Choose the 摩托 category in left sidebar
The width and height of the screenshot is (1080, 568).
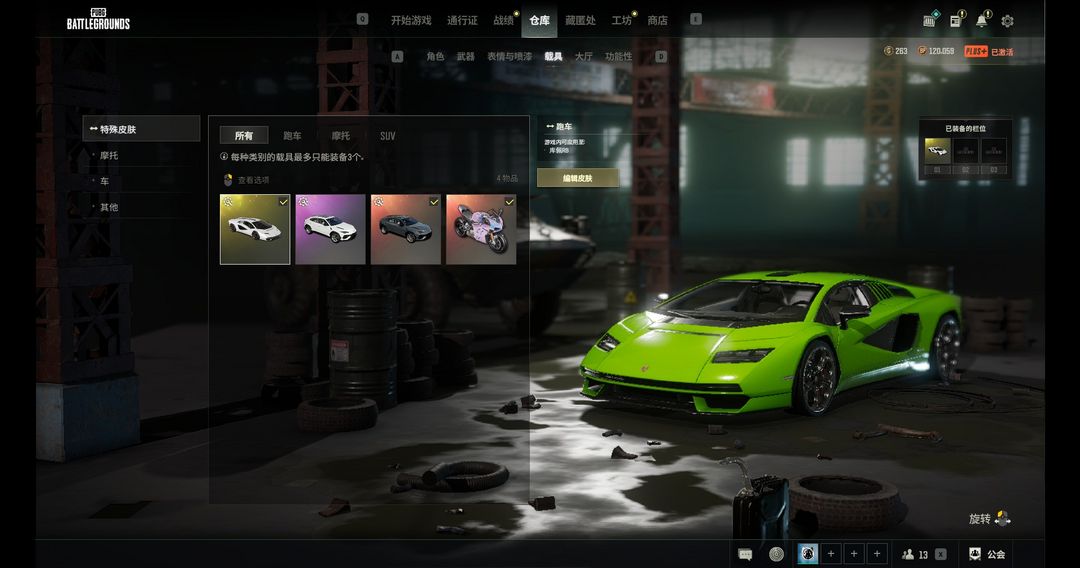pyautogui.click(x=109, y=156)
